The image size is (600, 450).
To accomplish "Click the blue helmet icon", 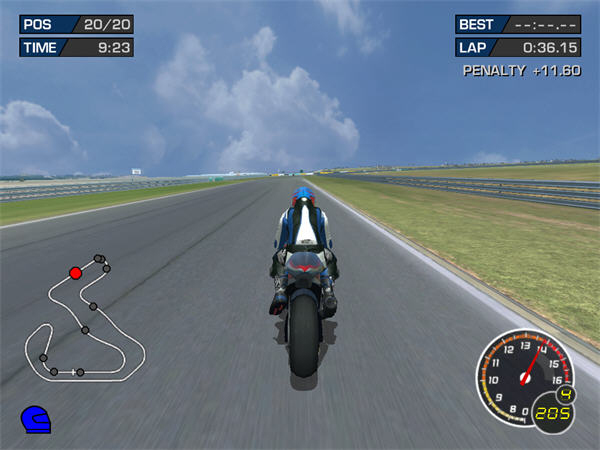I will [35, 418].
